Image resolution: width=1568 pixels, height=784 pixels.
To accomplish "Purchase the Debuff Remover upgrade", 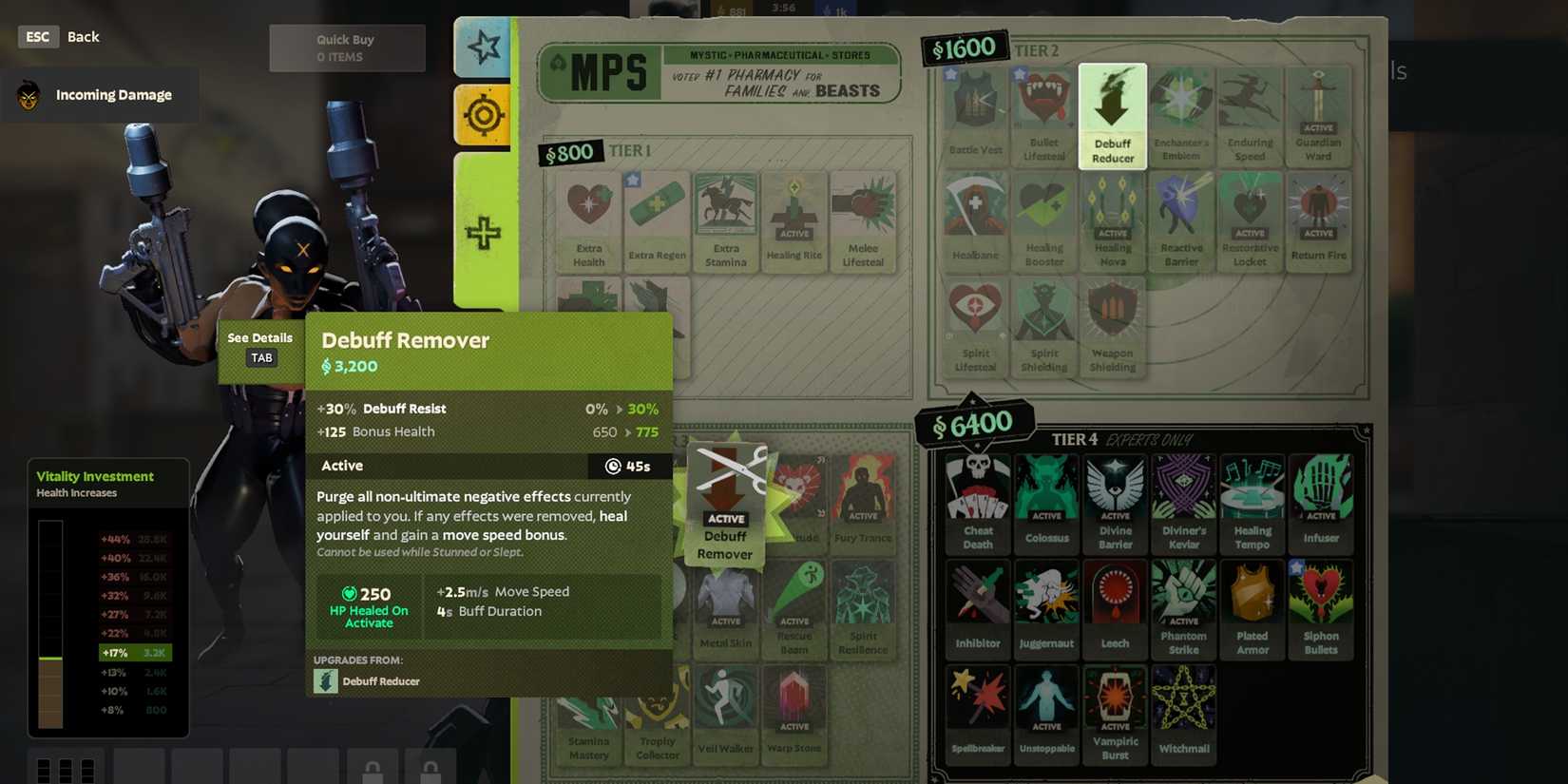I will click(725, 504).
